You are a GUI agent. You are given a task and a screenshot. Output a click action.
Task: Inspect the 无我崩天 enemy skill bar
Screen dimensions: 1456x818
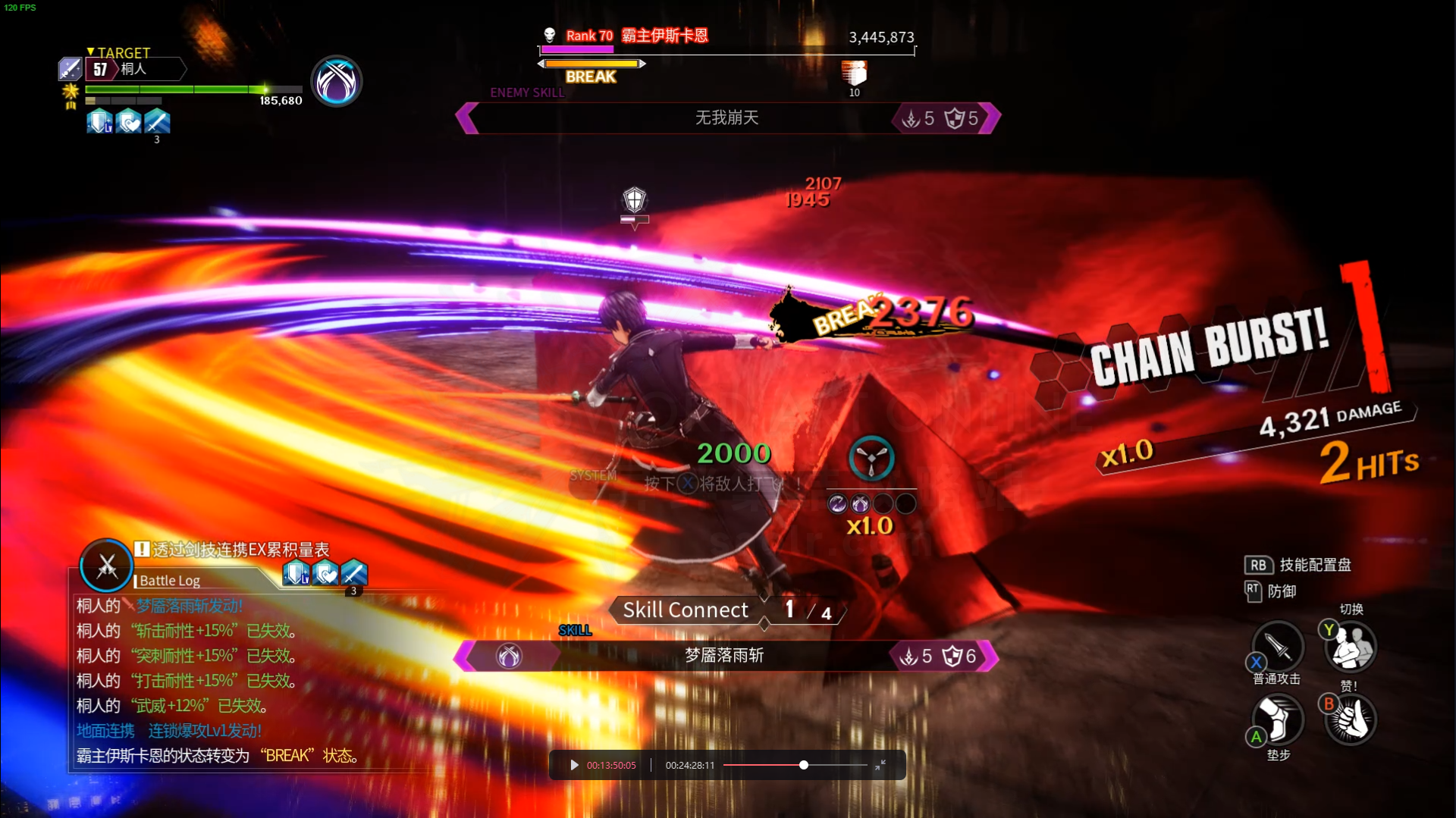coord(727,118)
